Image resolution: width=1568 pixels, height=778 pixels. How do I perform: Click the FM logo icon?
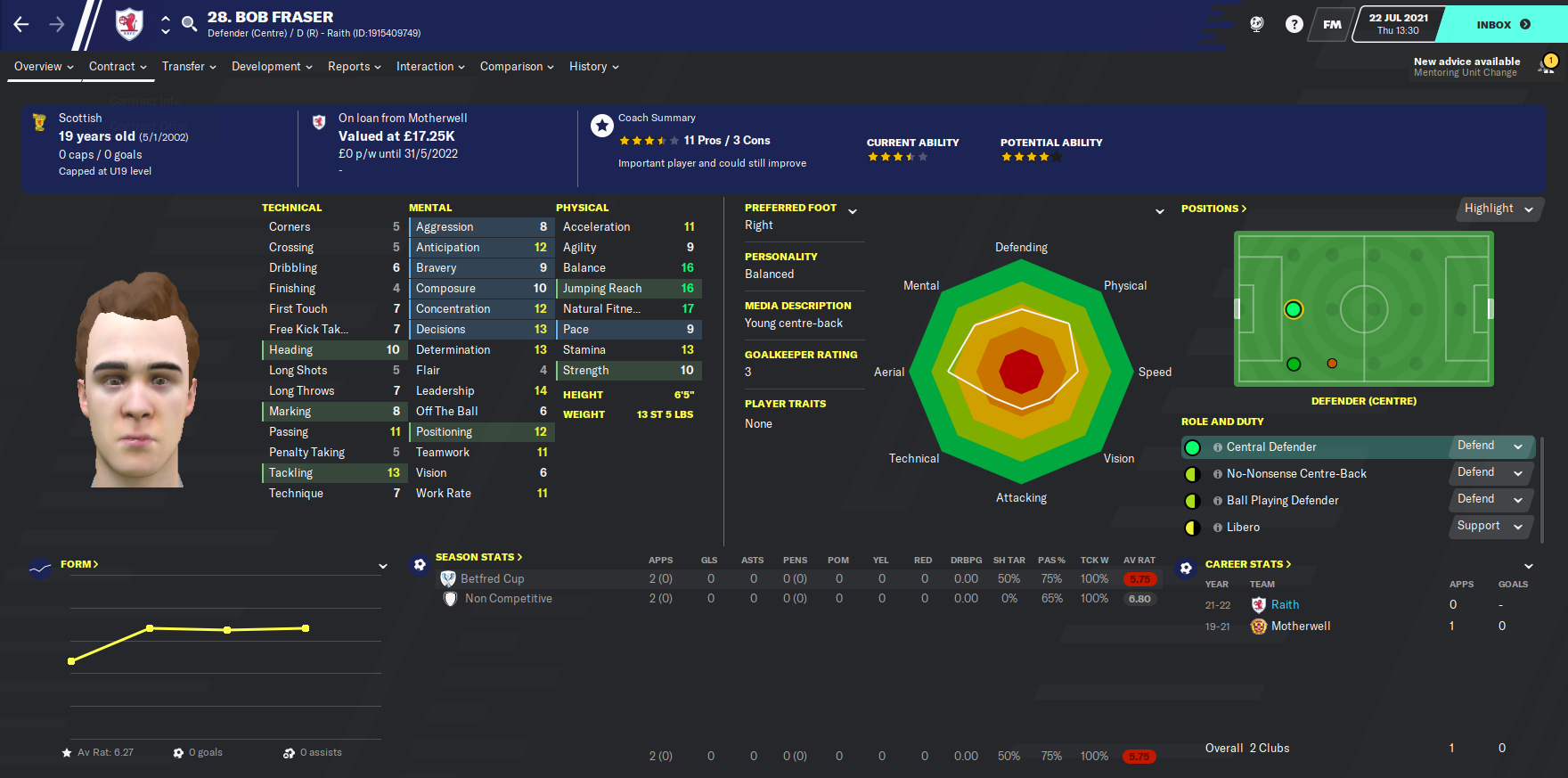pyautogui.click(x=1331, y=24)
